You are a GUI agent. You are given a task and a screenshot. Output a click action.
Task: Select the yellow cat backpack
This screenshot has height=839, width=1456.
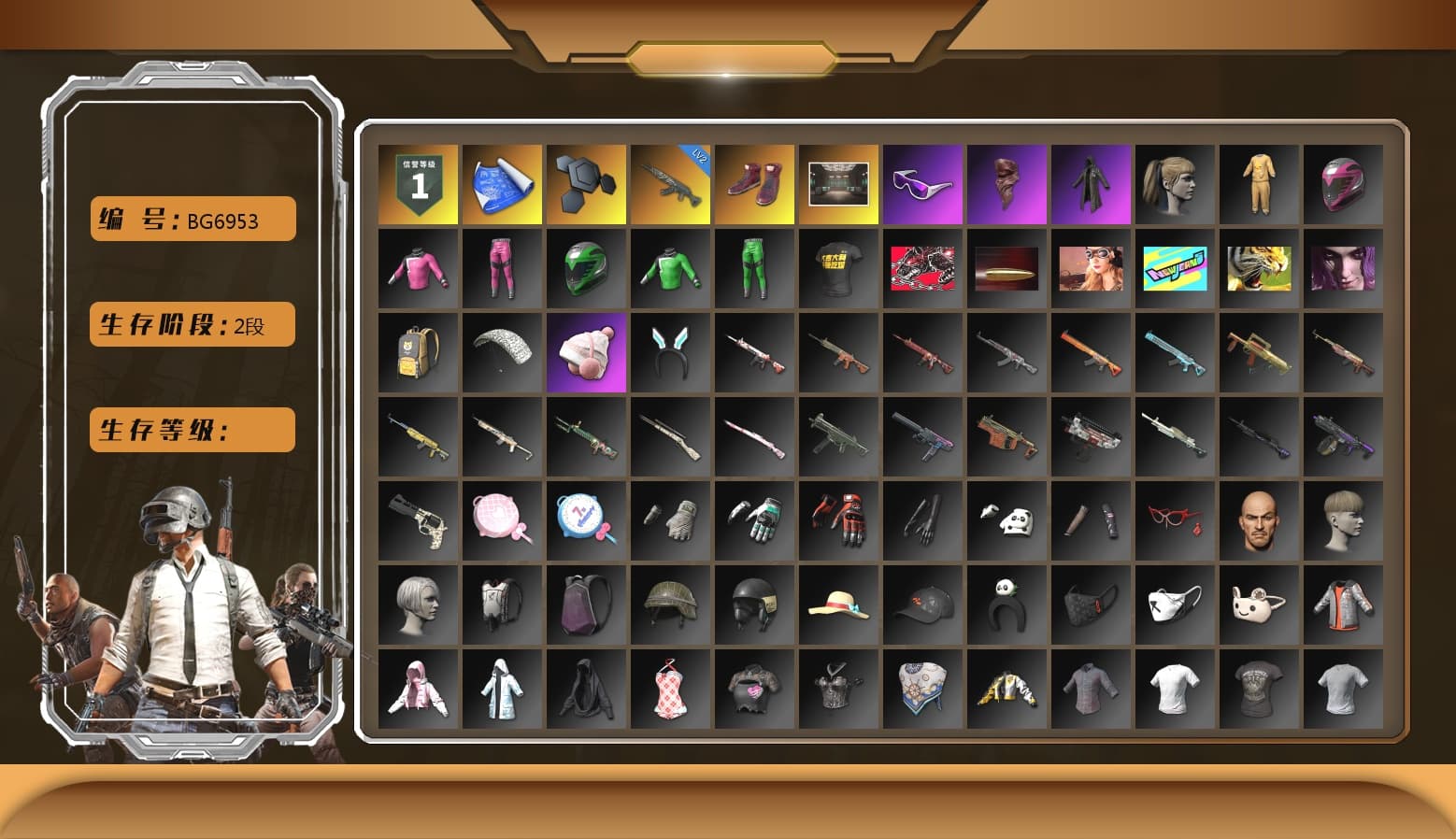coord(418,352)
